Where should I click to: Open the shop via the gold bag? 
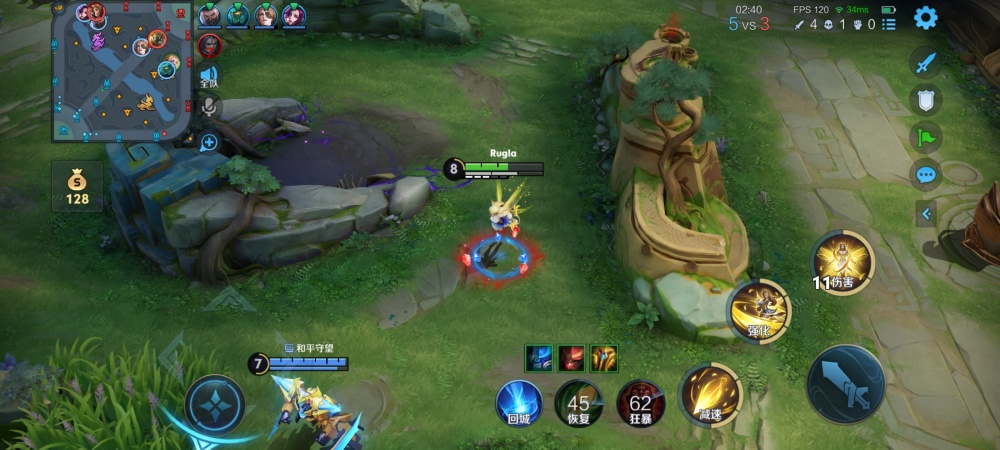[x=77, y=187]
